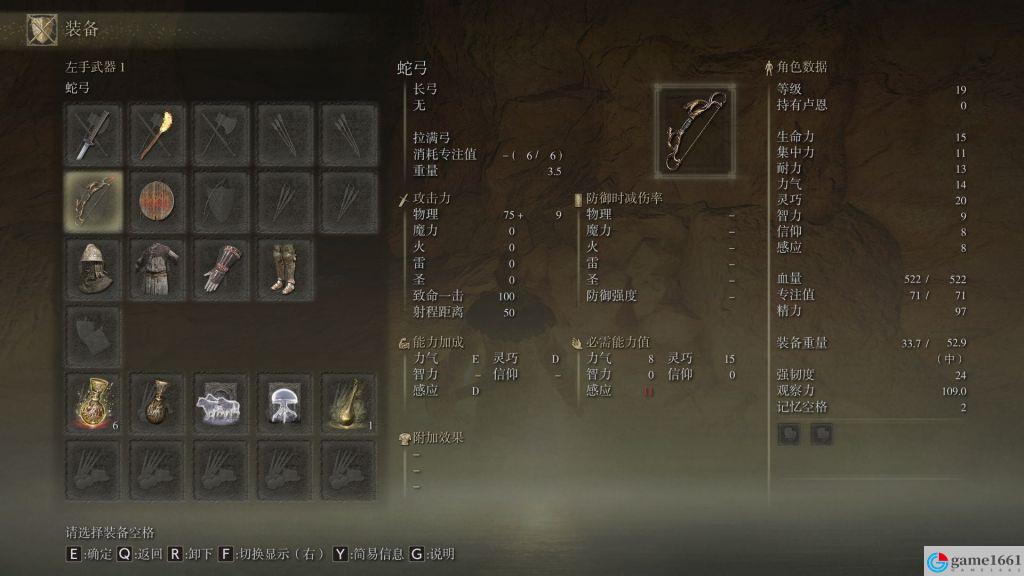Select the gauntlets armor slot
The image size is (1024, 576).
222,267
